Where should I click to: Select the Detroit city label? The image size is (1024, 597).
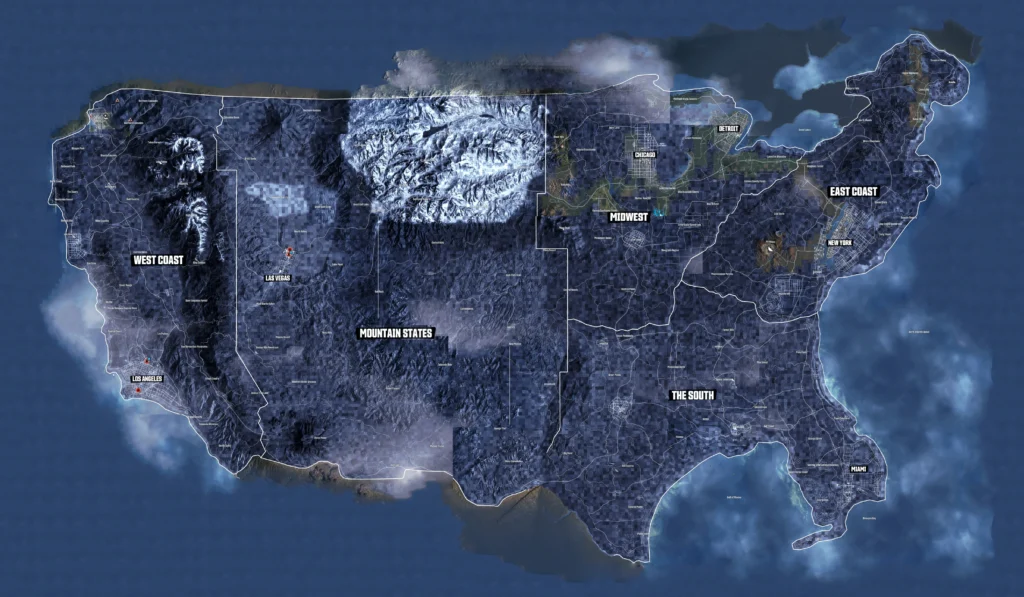(x=731, y=129)
